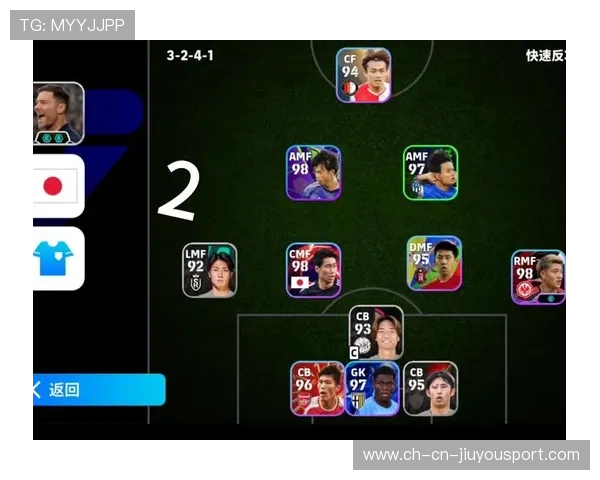Pick the CB 96 defender card

click(x=317, y=388)
